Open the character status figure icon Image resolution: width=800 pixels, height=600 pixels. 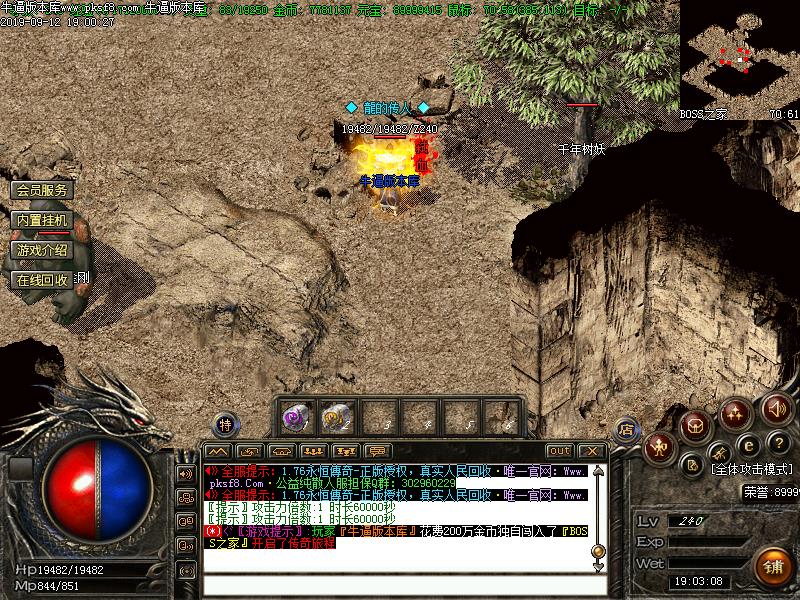click(659, 448)
